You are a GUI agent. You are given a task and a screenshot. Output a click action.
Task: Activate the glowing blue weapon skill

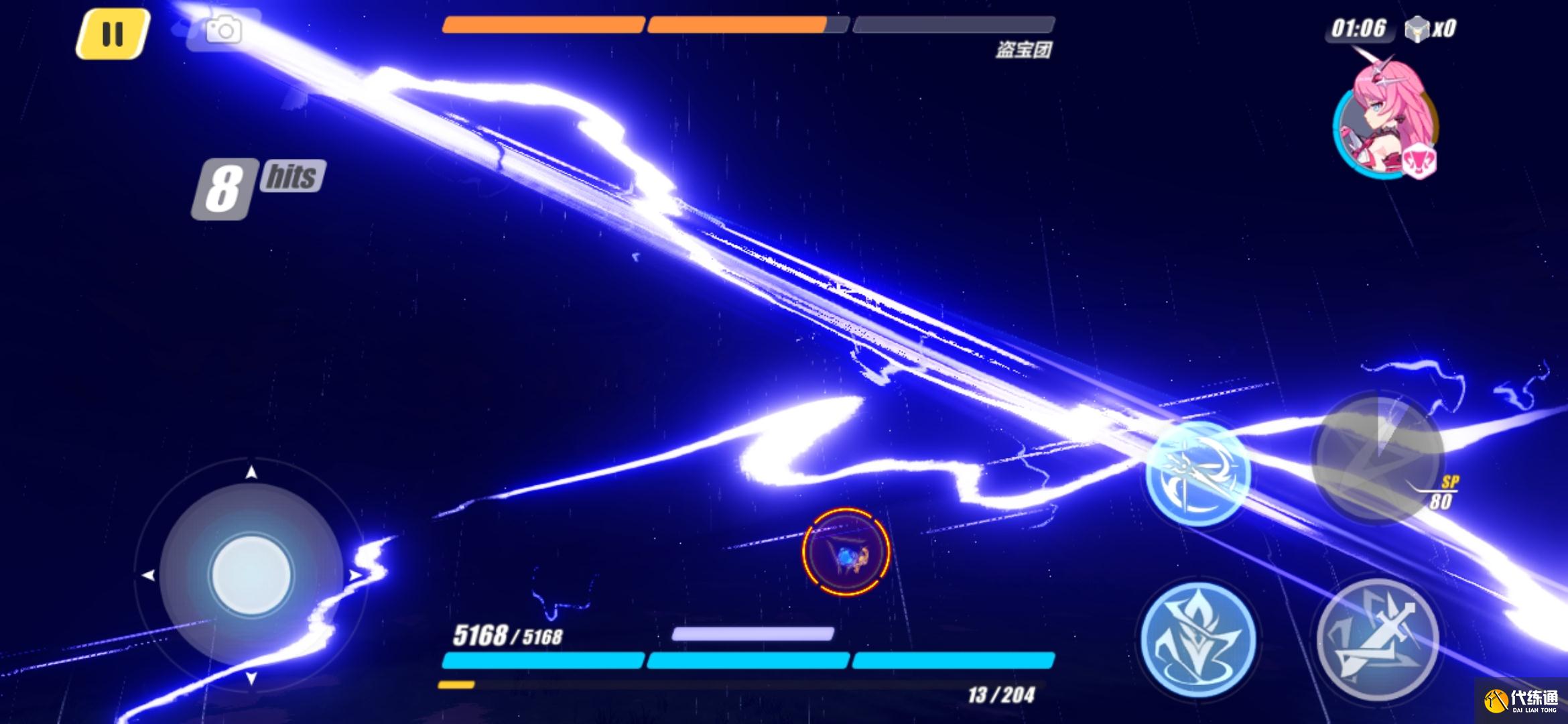pos(1197,473)
